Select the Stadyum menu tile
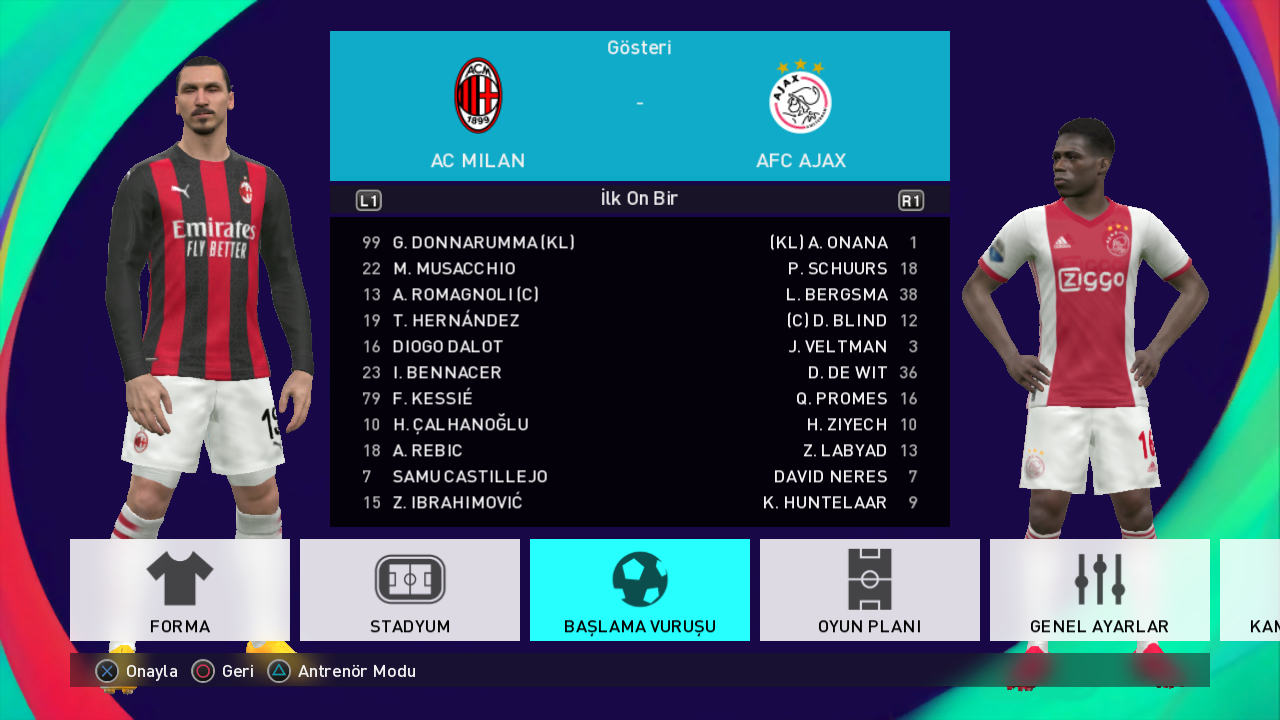 click(x=410, y=590)
